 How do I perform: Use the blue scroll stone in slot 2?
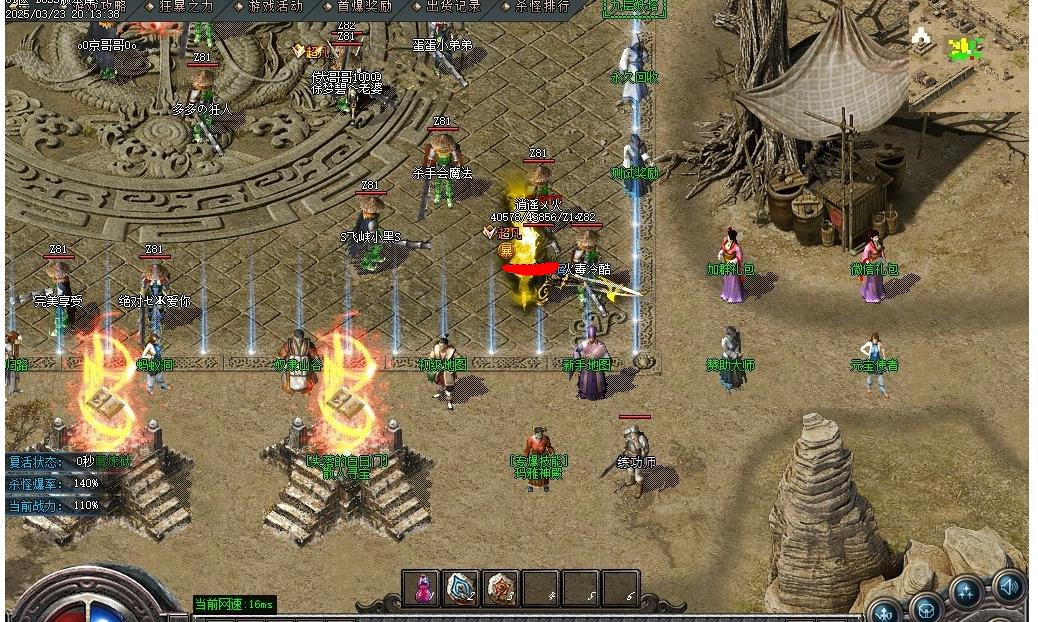tap(461, 589)
